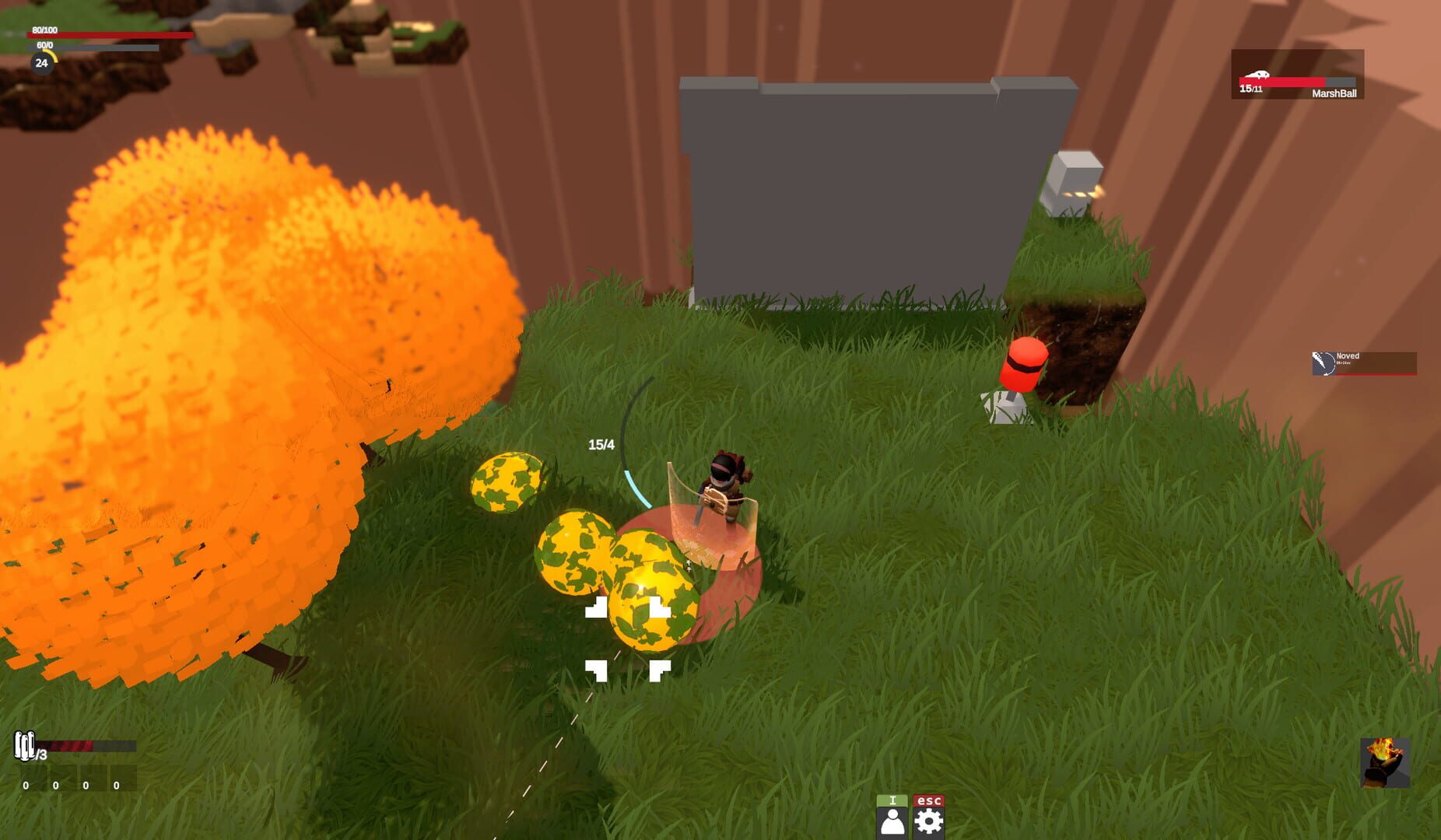Viewport: 1441px width, 840px height.
Task: Click the ammo counter showing four zeros
Action: pyautogui.click(x=72, y=784)
